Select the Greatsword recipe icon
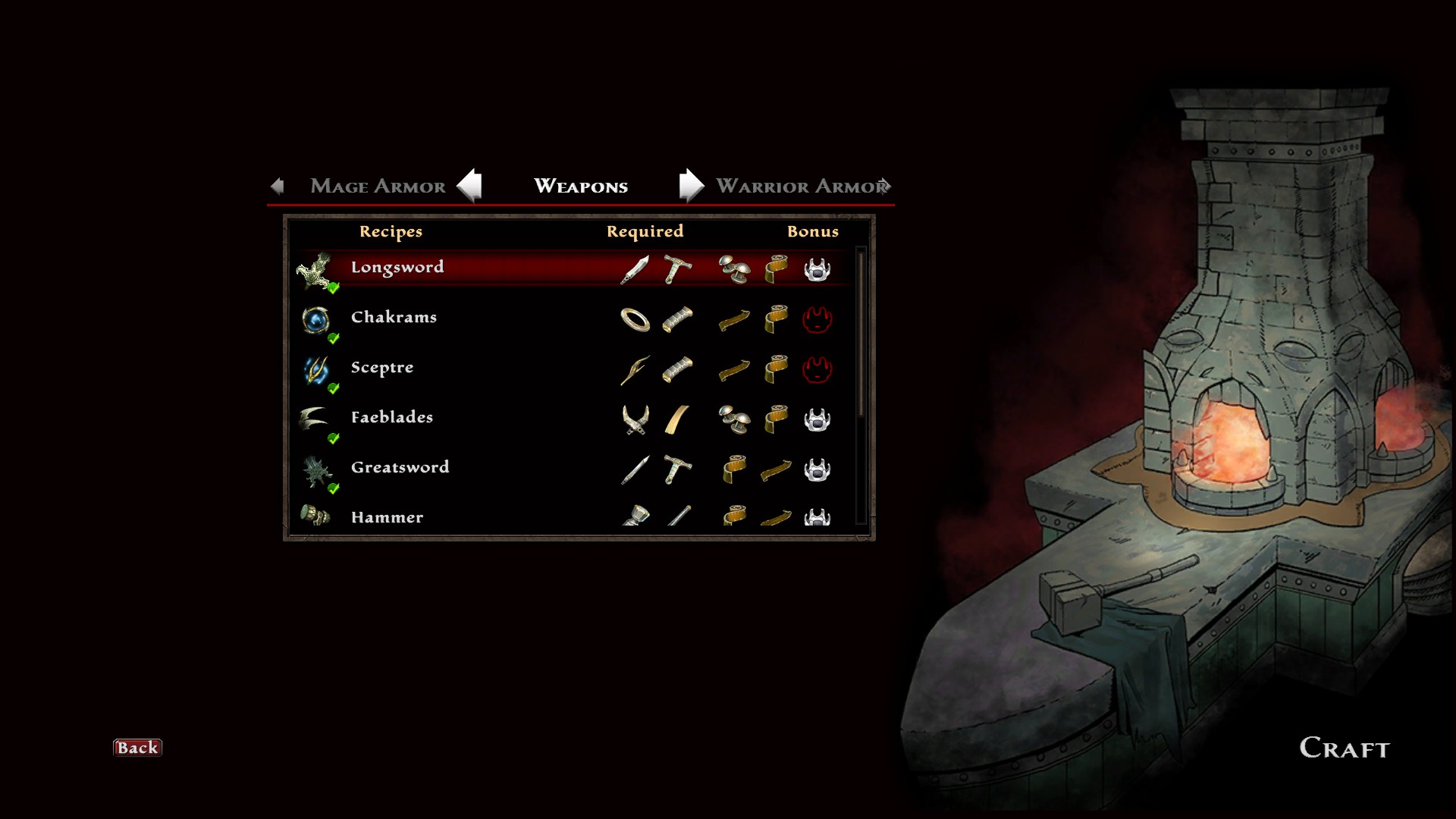Image resolution: width=1456 pixels, height=819 pixels. (318, 469)
